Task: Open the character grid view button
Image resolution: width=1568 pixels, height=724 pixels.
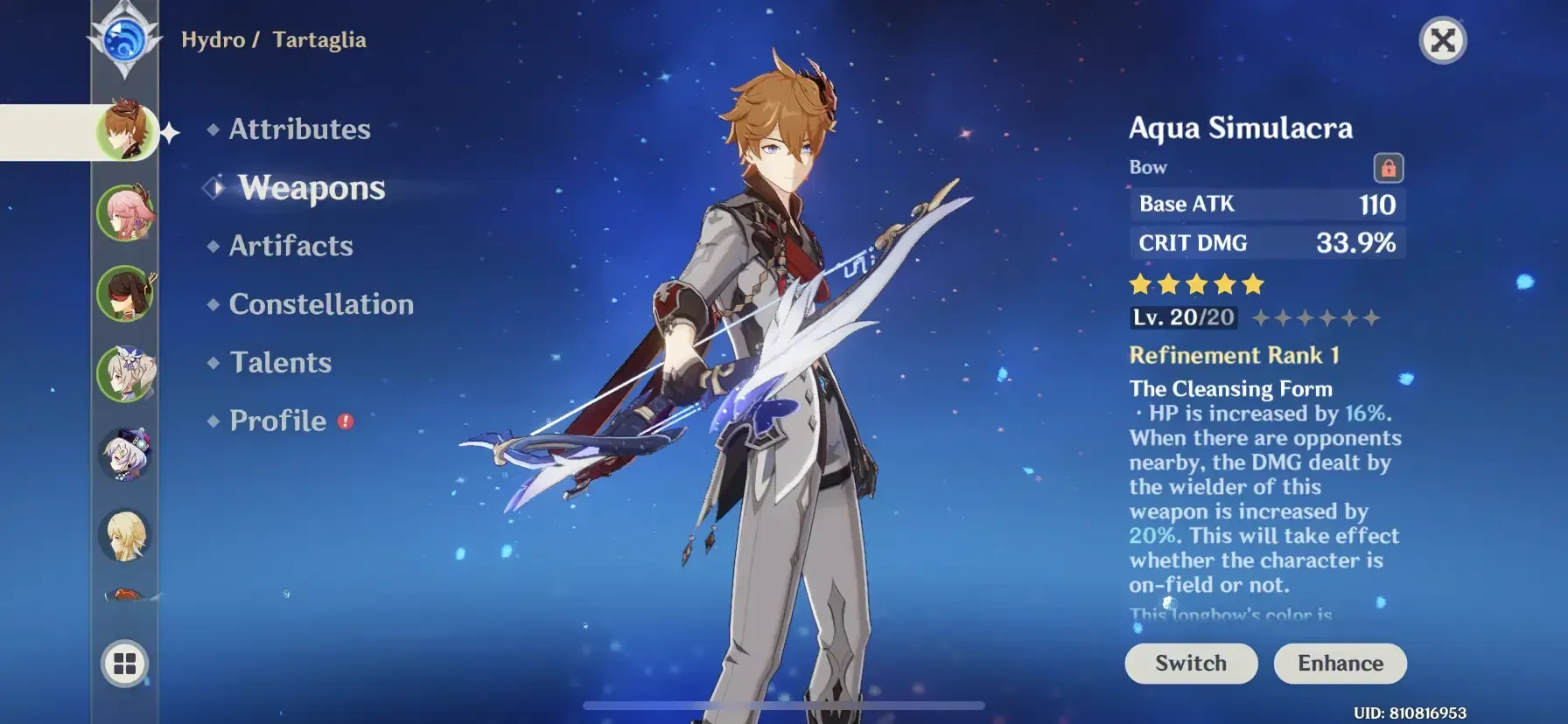Action: 125,665
